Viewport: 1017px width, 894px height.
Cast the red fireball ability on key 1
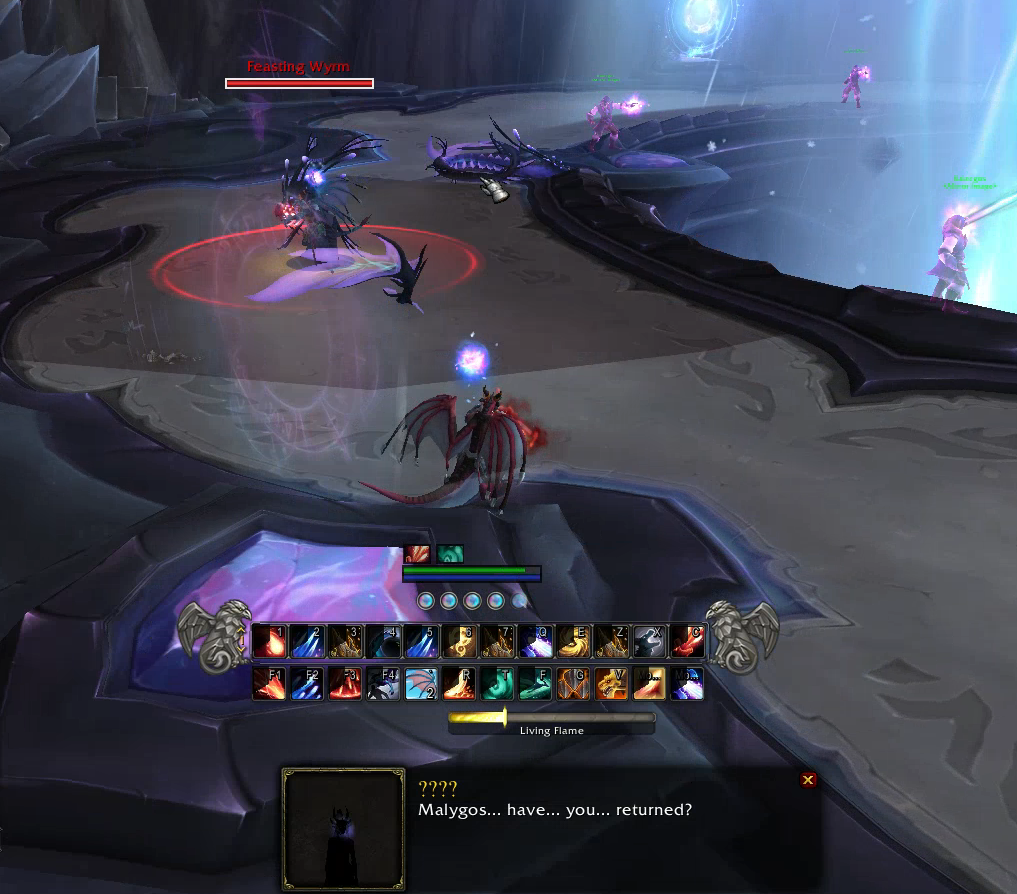[269, 641]
